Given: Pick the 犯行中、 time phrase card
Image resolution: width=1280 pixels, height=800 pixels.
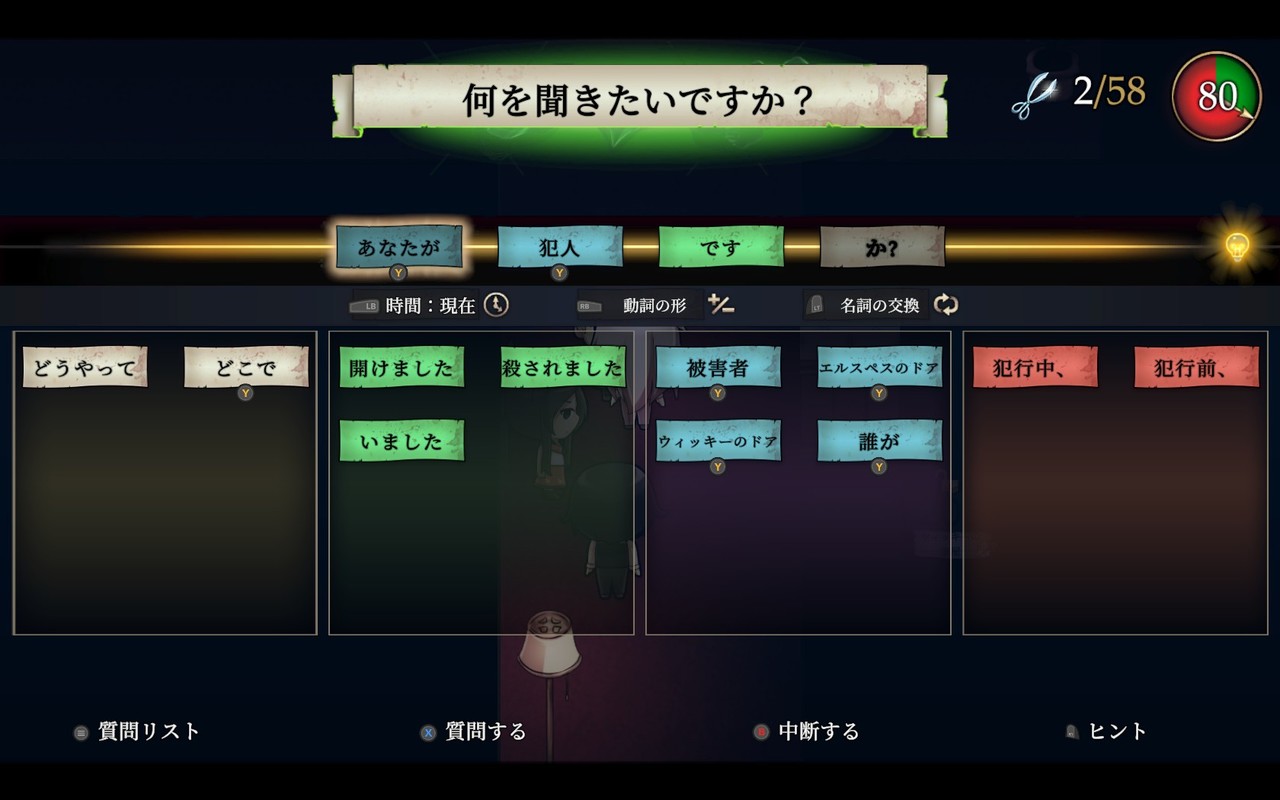Looking at the screenshot, I should click(1035, 367).
